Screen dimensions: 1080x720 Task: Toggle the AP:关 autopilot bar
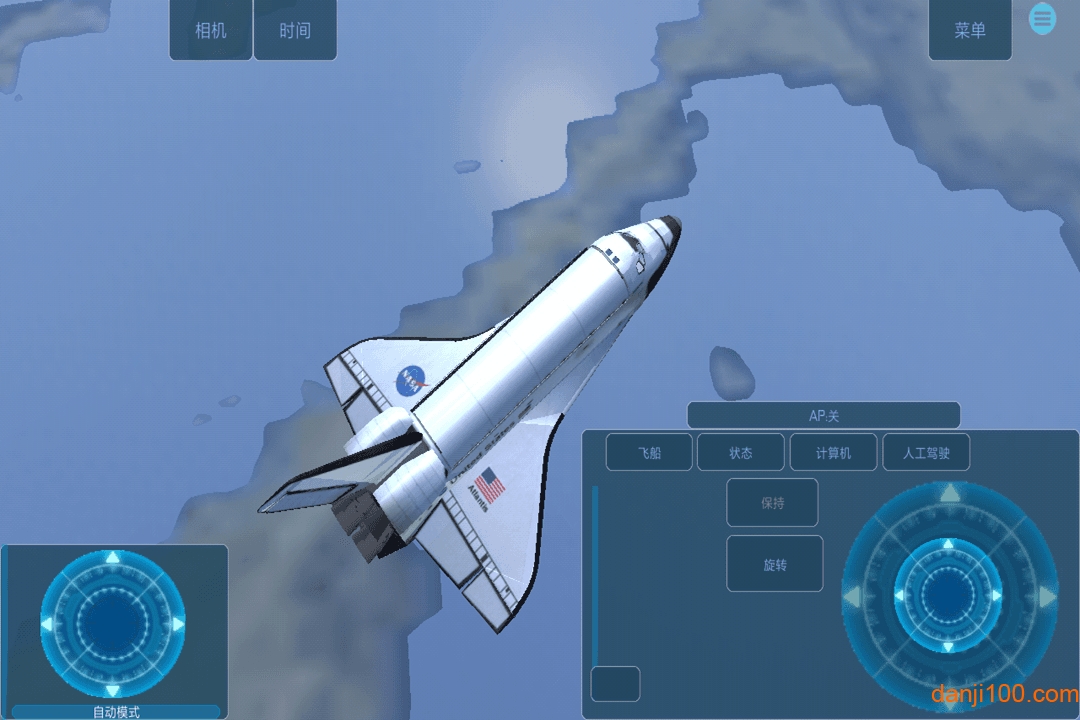[824, 416]
